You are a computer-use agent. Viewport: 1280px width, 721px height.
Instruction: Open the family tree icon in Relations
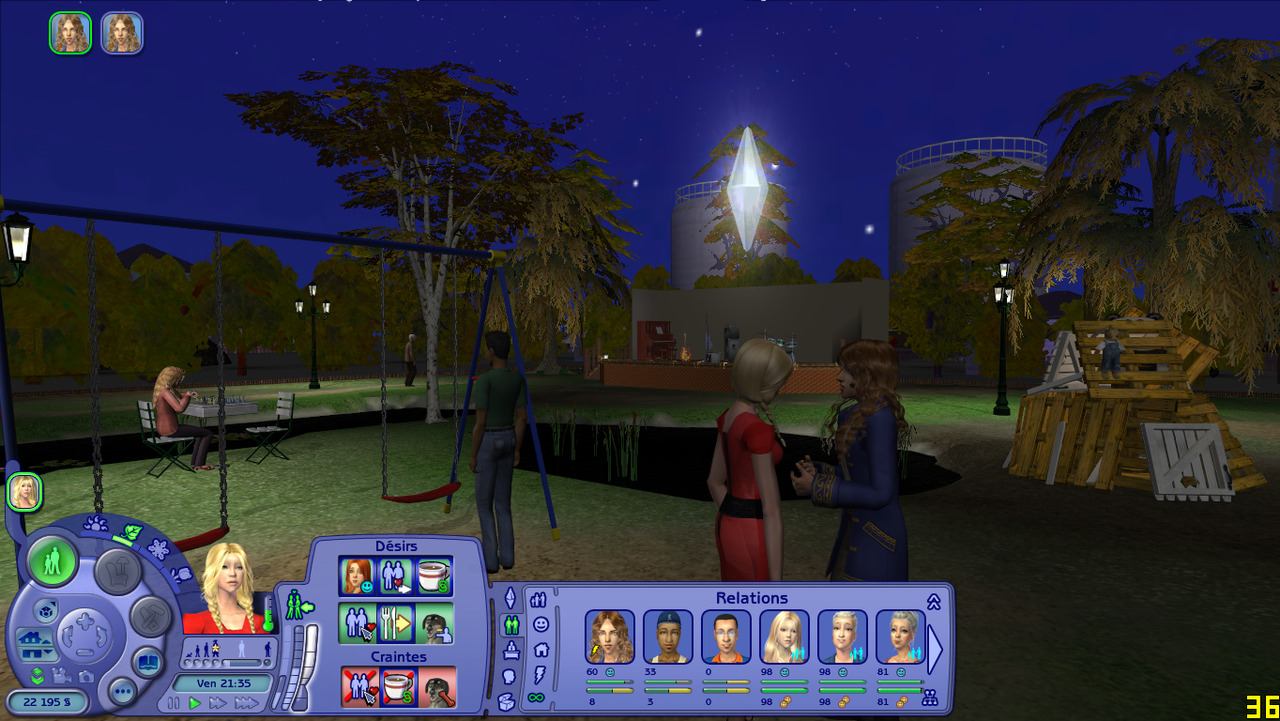[929, 698]
